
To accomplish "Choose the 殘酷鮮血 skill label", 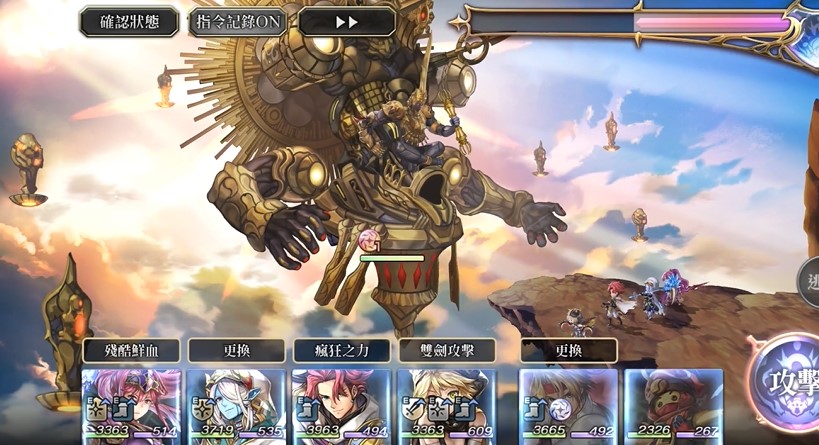I will coord(131,351).
